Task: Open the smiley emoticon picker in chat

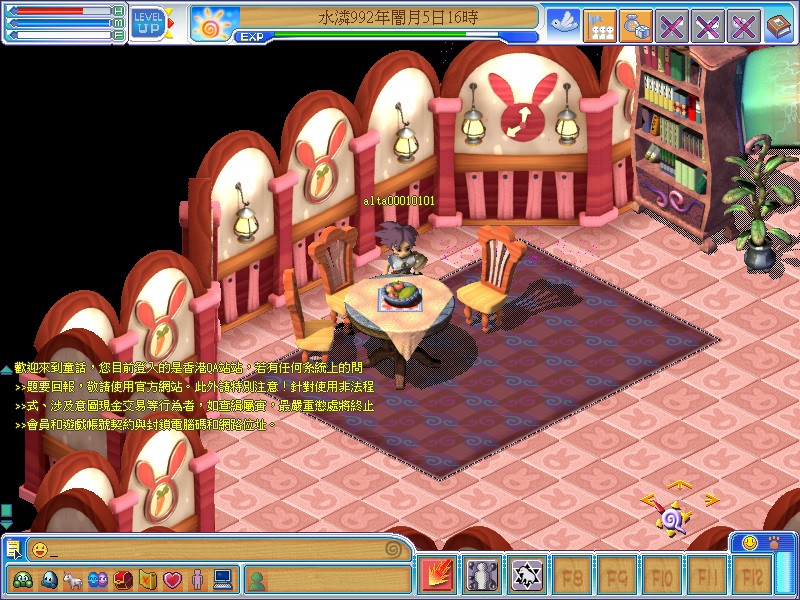Action: [39, 549]
